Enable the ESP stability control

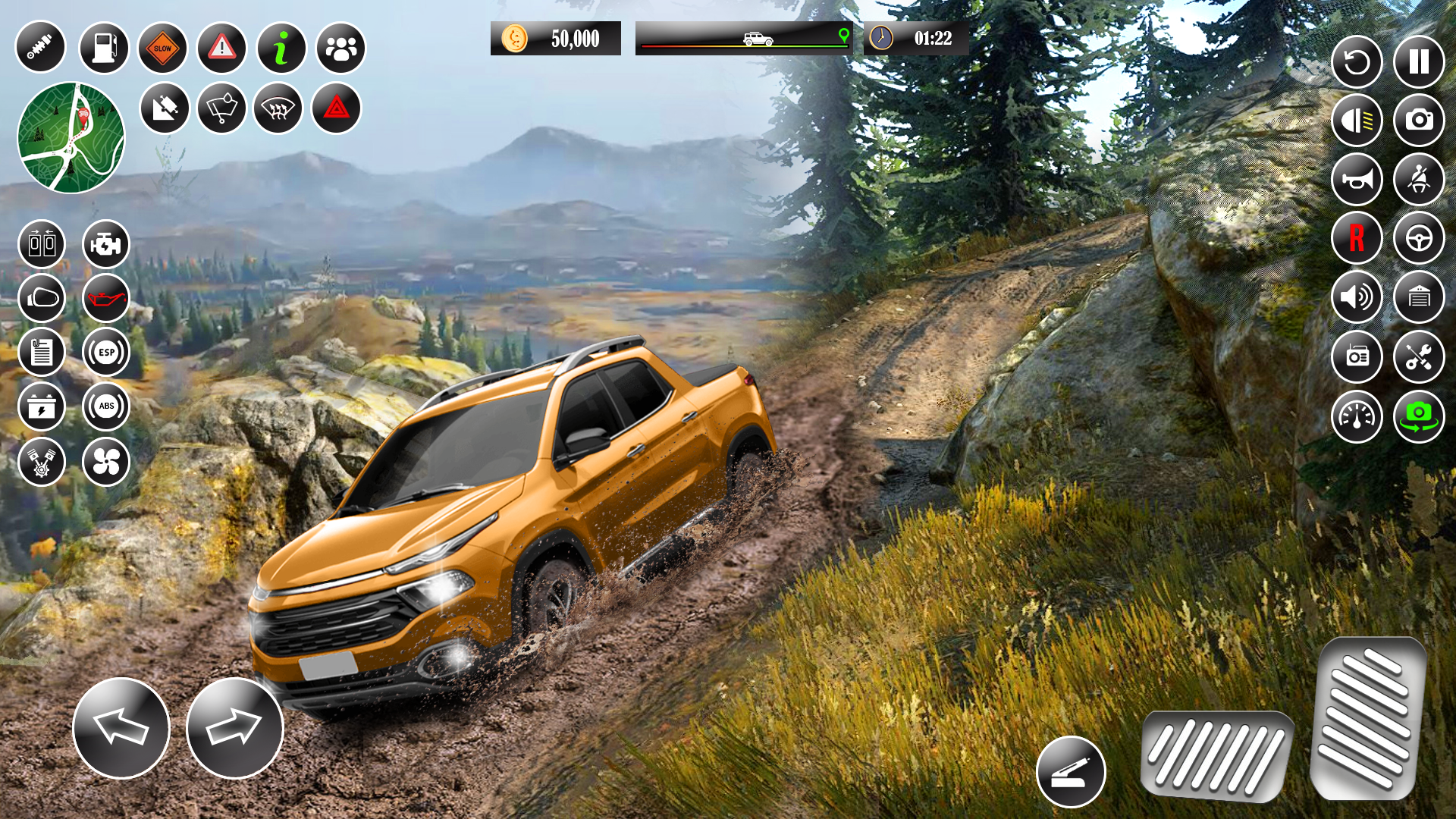[106, 353]
